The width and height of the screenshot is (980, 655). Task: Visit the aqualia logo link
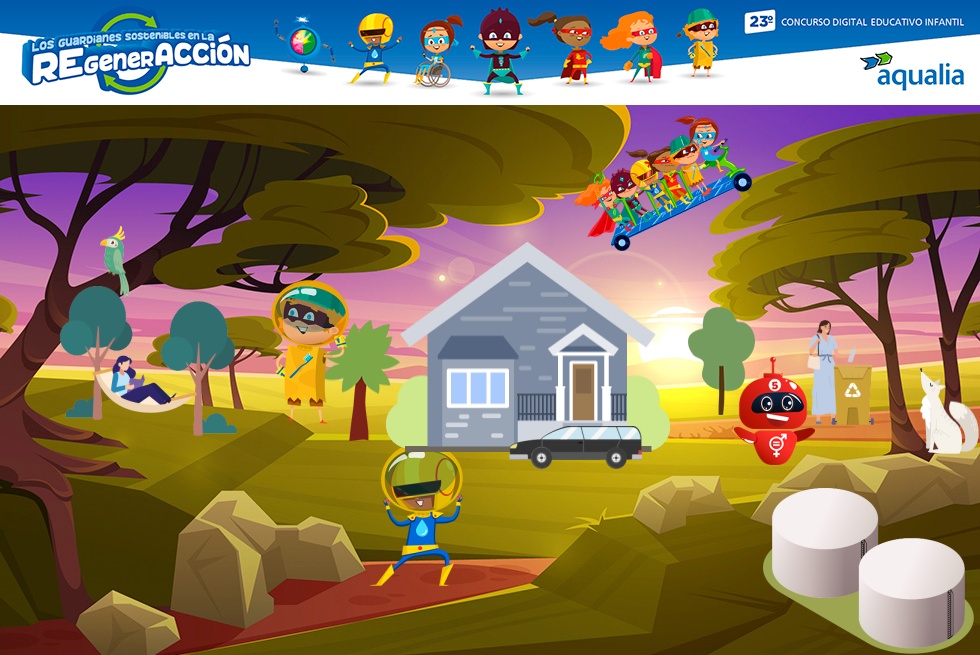point(912,70)
